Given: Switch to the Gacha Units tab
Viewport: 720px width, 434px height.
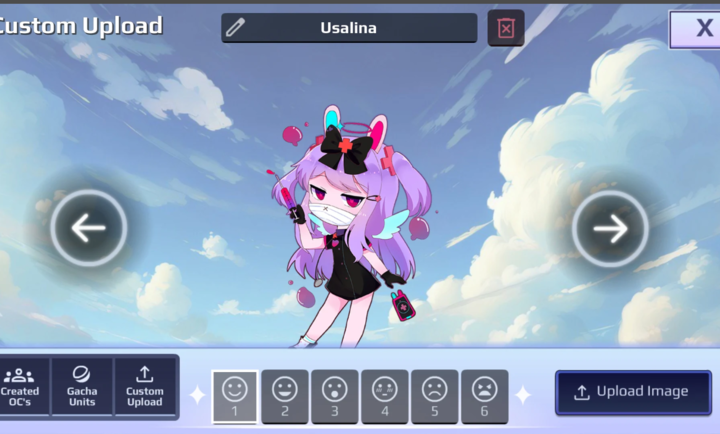Looking at the screenshot, I should pos(82,387).
